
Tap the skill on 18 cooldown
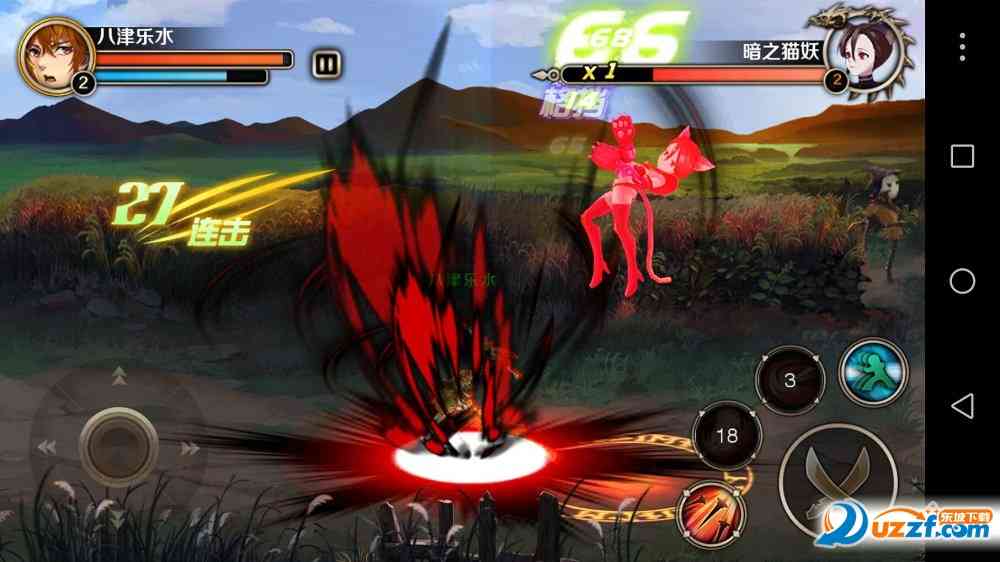pos(727,436)
